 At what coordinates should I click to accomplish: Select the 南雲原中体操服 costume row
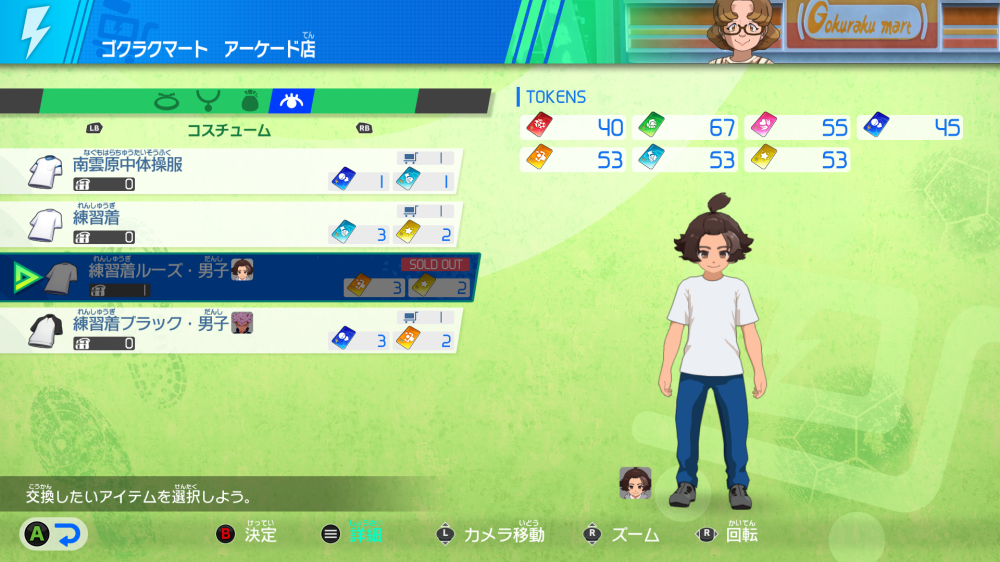point(230,172)
